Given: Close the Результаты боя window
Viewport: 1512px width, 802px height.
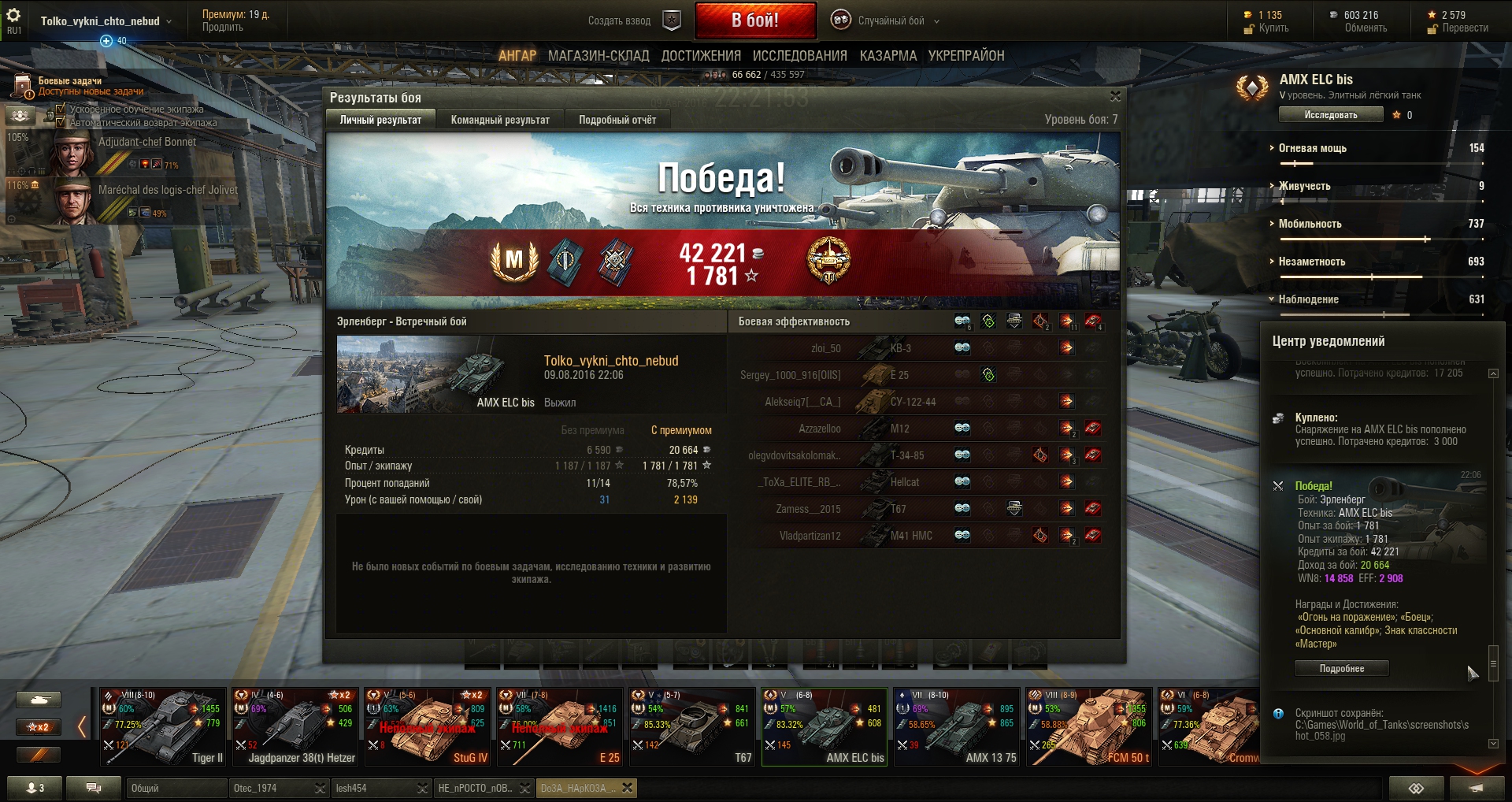Looking at the screenshot, I should point(1114,96).
